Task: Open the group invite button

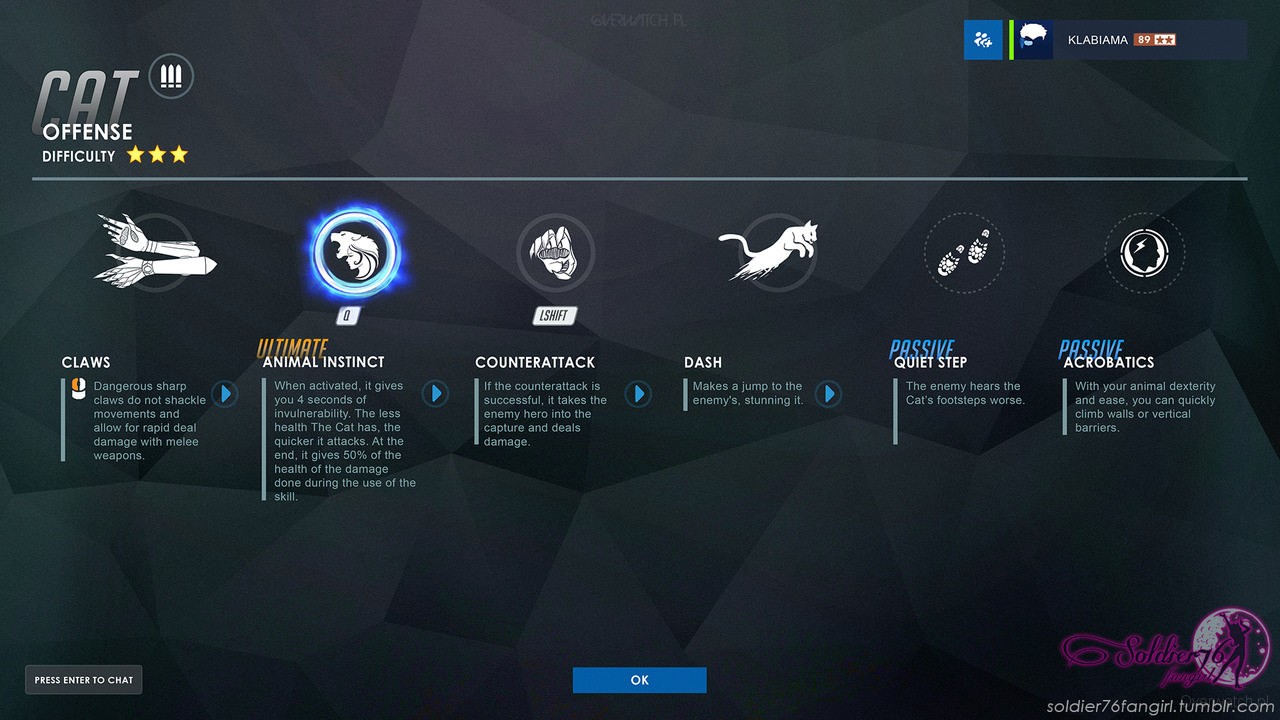Action: (x=982, y=40)
